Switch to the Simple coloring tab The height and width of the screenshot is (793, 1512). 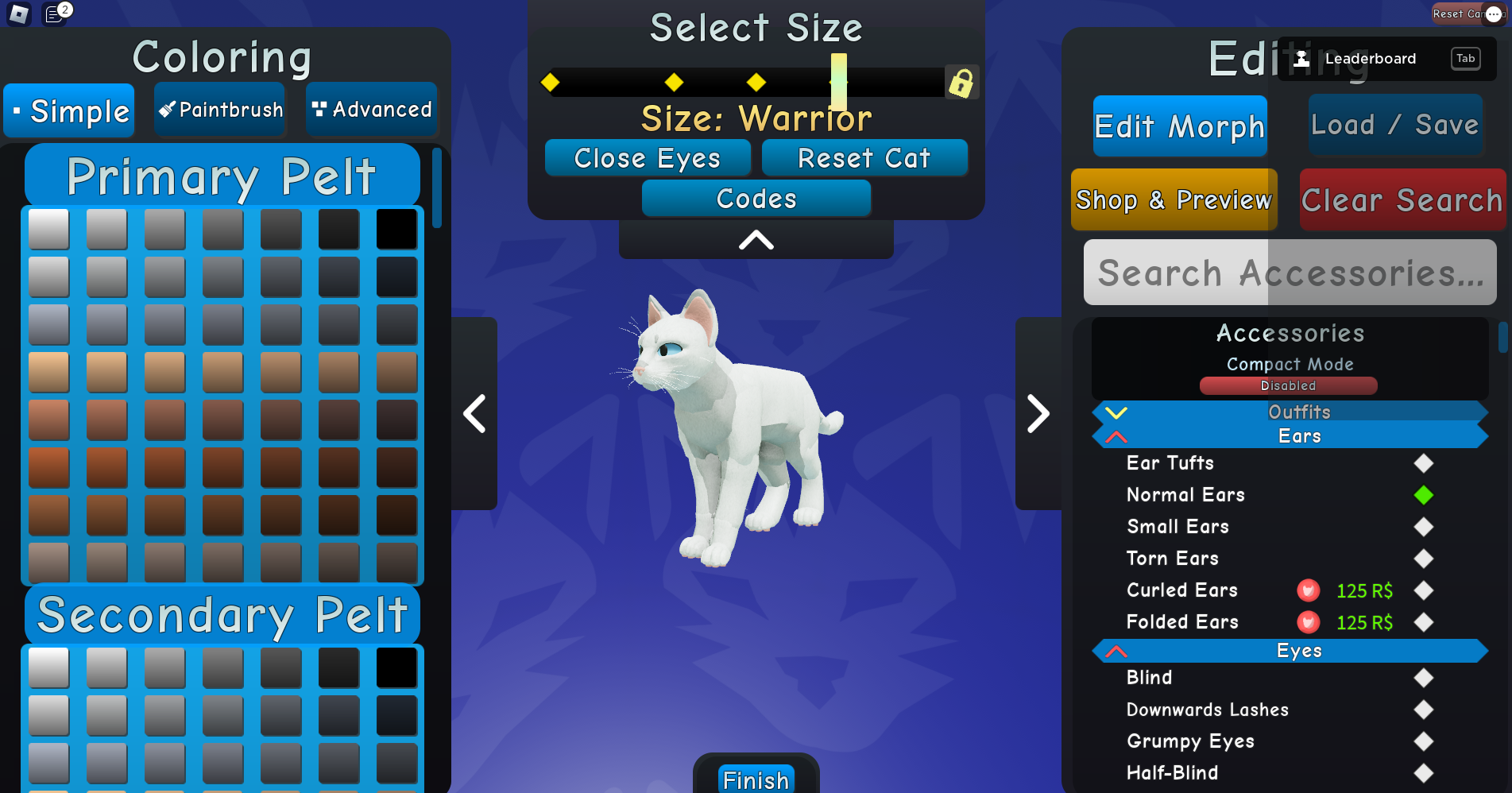pyautogui.click(x=68, y=110)
